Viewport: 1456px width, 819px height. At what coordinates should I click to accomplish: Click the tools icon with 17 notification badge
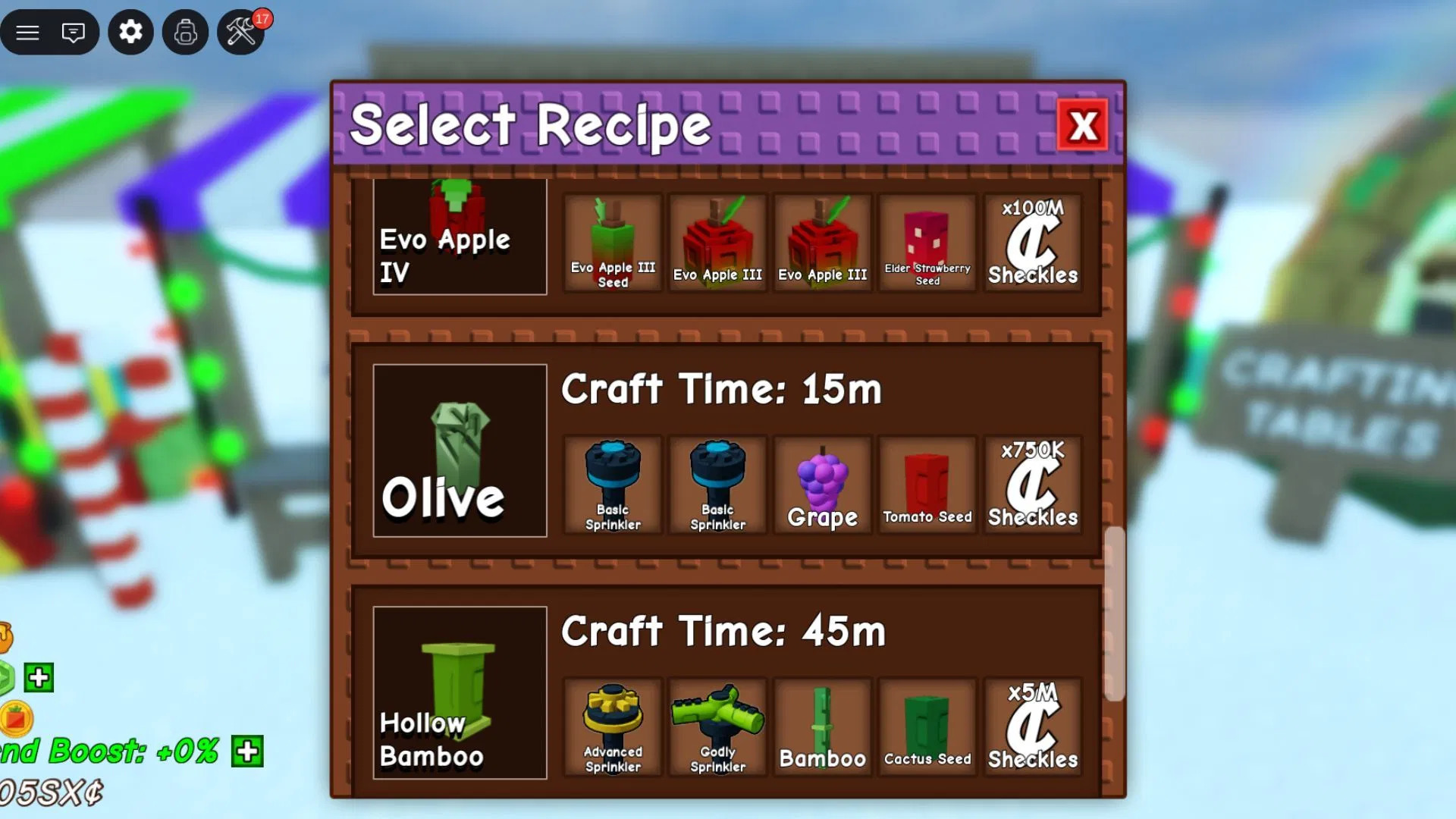[x=241, y=32]
